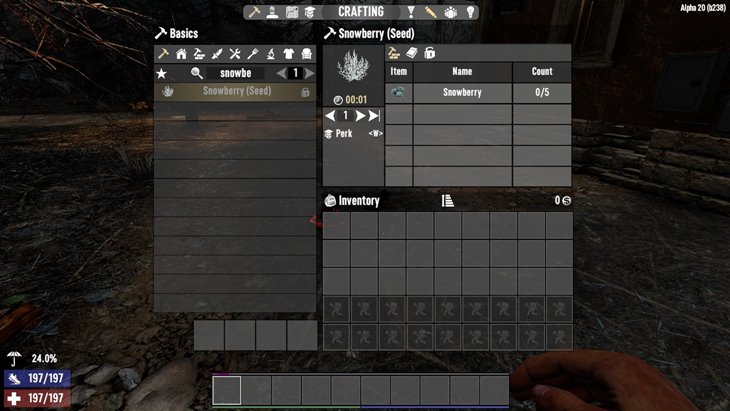Click the recipe search box containing 'snowbe'
The width and height of the screenshot is (730, 411).
click(x=236, y=73)
